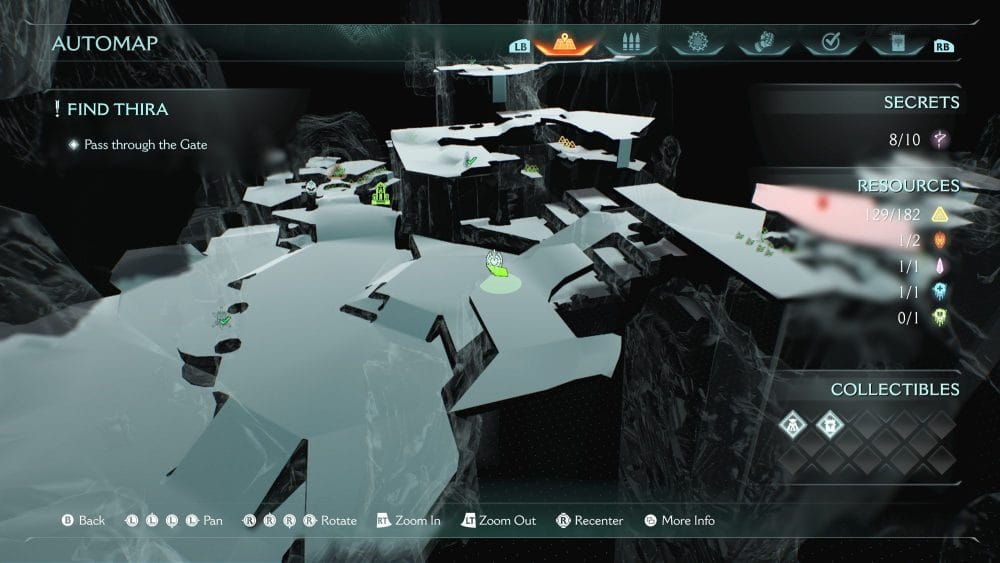Click the player position marker on map

496,264
